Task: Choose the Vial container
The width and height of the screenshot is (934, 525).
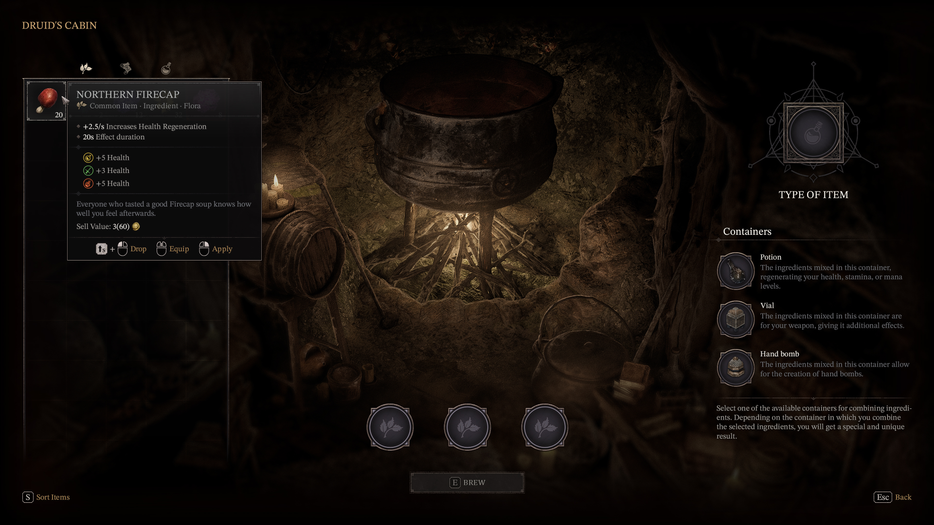Action: tap(736, 319)
